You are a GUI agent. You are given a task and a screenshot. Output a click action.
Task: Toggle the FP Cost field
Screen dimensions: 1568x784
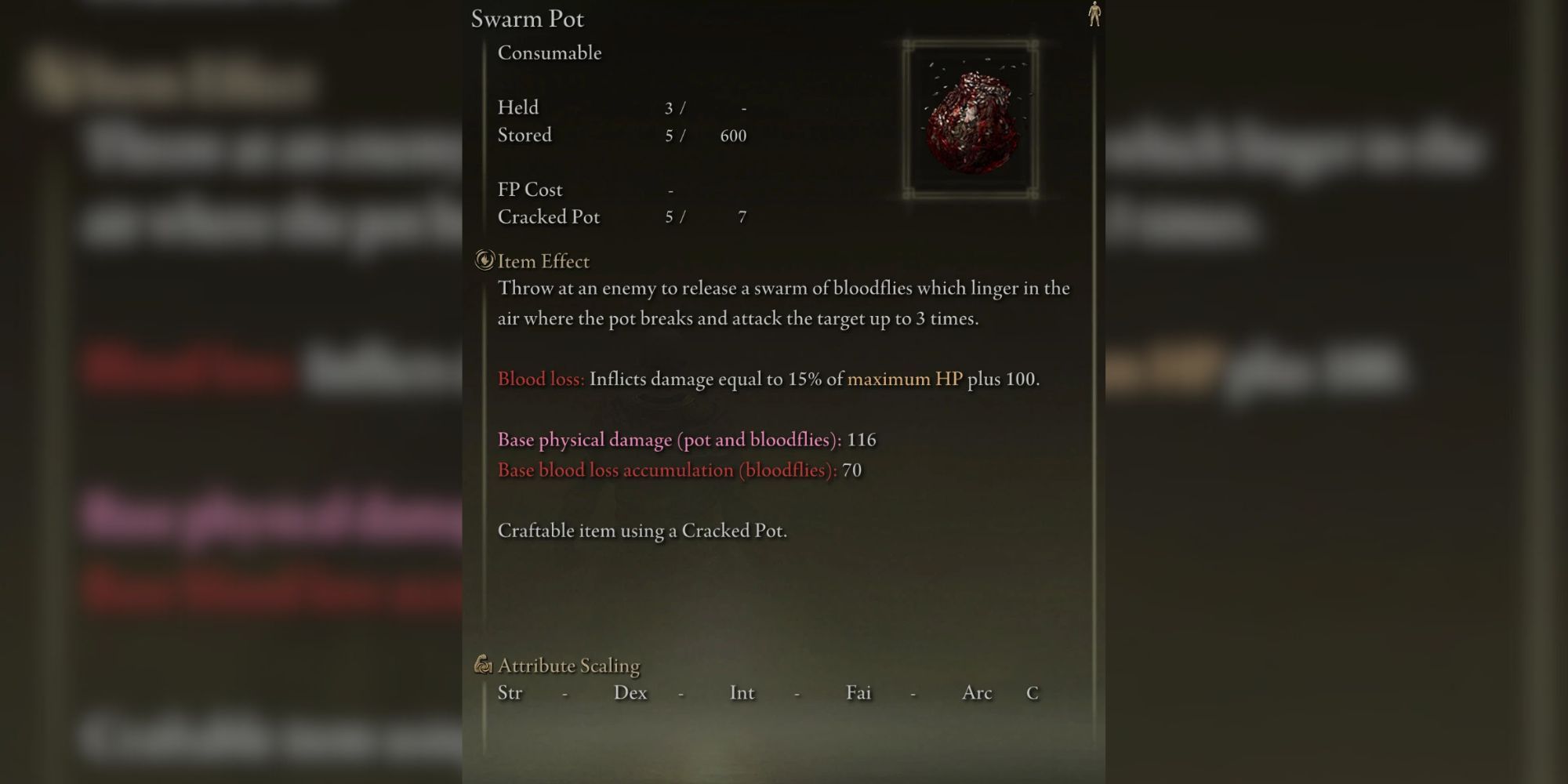[x=580, y=189]
